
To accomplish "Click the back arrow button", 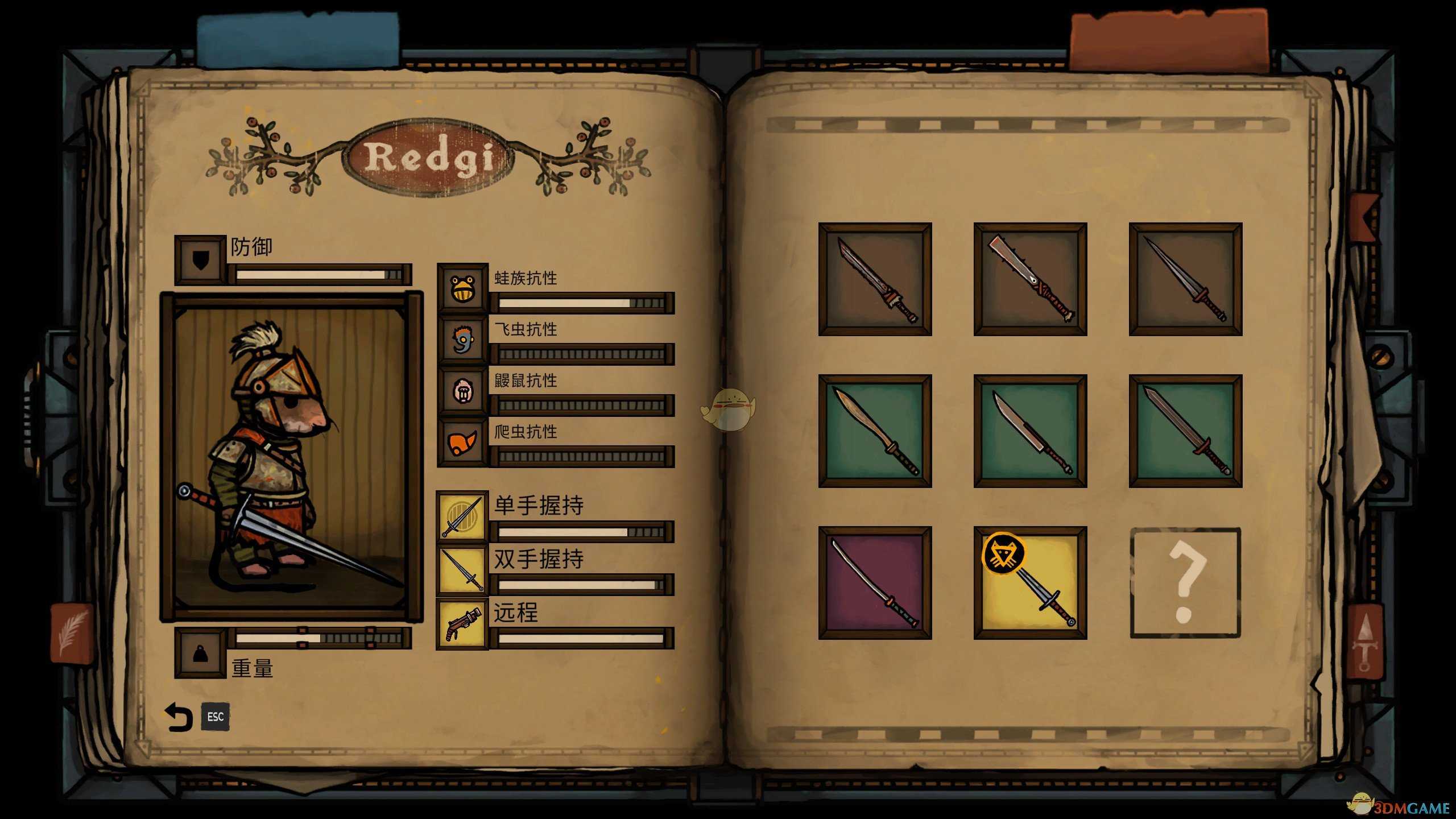I will [179, 717].
